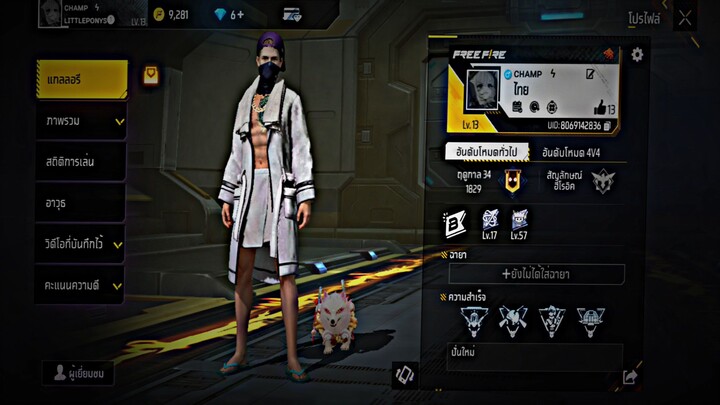Viewport: 720px width, 405px height.
Task: Open the แกลลอรี่ (Gallery) menu entry
Action: click(80, 80)
